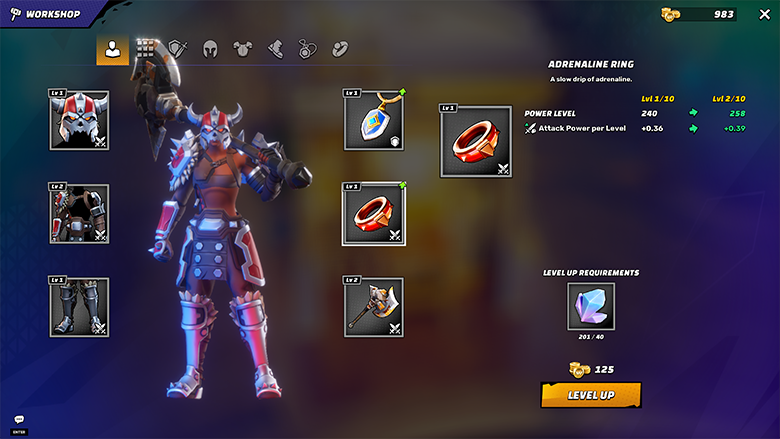Pick the war hammer weapon slot
Viewport: 780px width, 439px height.
point(373,307)
